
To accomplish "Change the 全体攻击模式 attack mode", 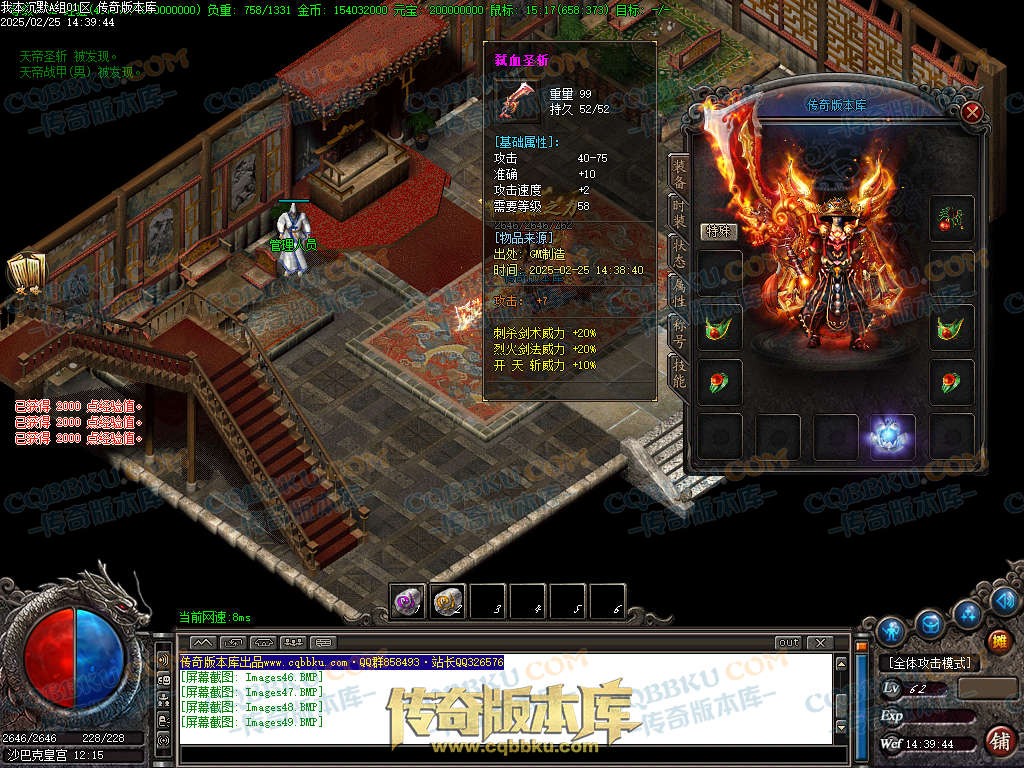I will tap(929, 662).
